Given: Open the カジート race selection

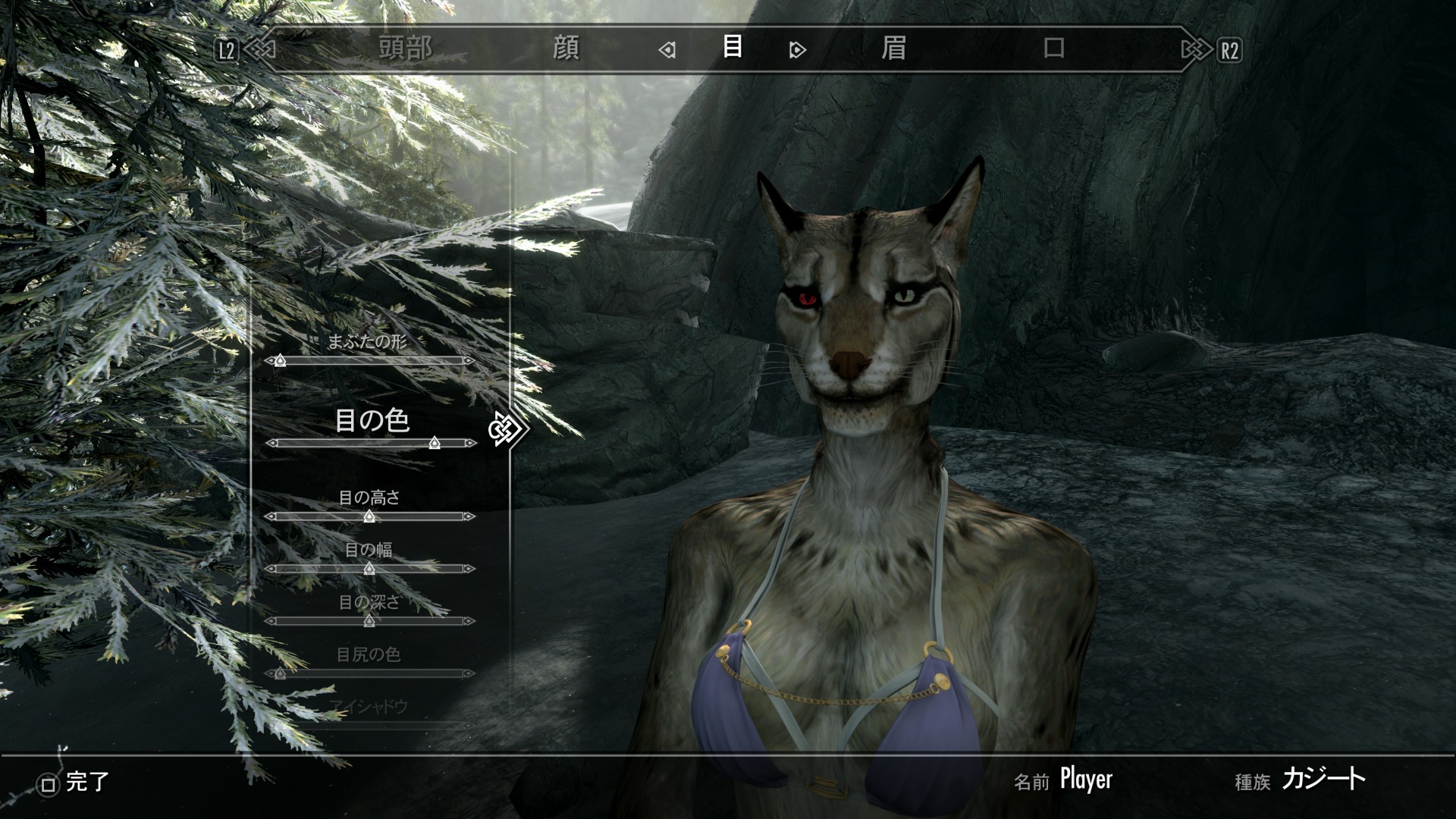Looking at the screenshot, I should (x=1323, y=780).
